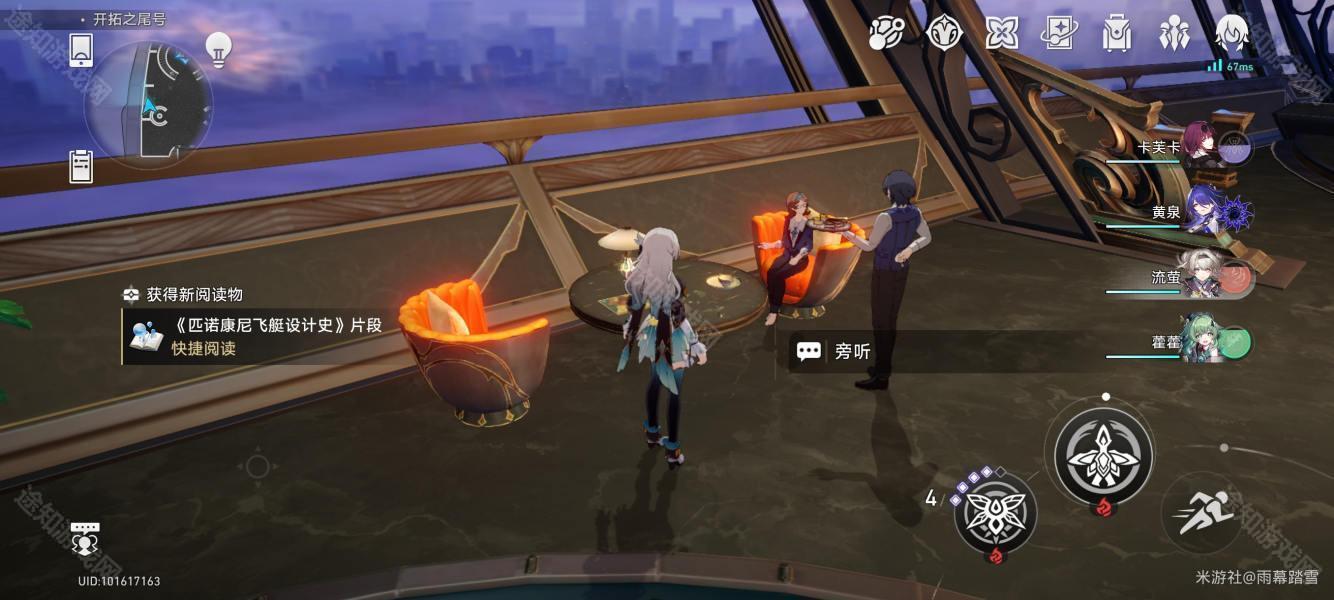
Task: Open the circular minimap
Action: pyautogui.click(x=148, y=105)
